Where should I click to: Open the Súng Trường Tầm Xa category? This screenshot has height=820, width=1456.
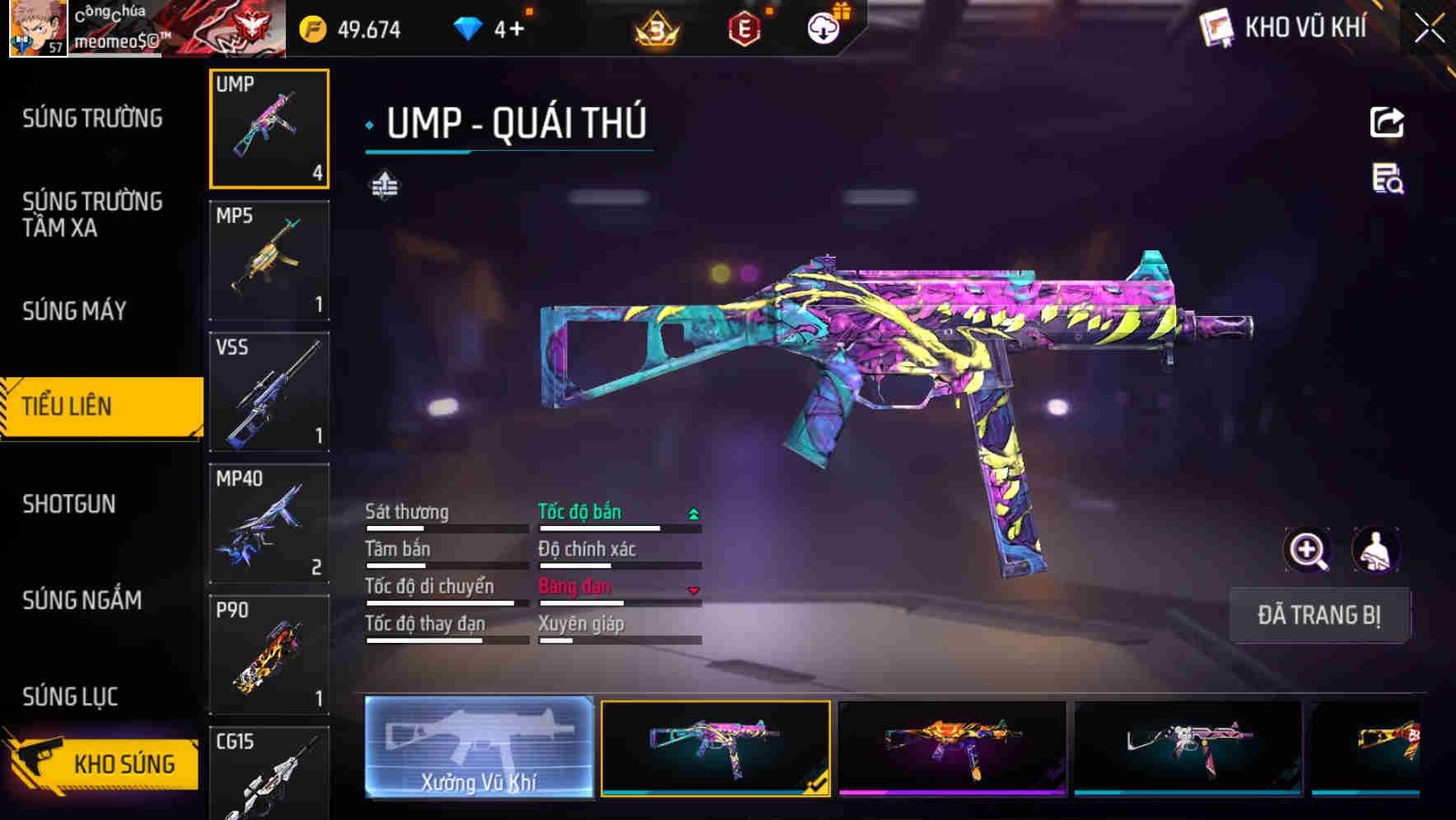(x=92, y=214)
